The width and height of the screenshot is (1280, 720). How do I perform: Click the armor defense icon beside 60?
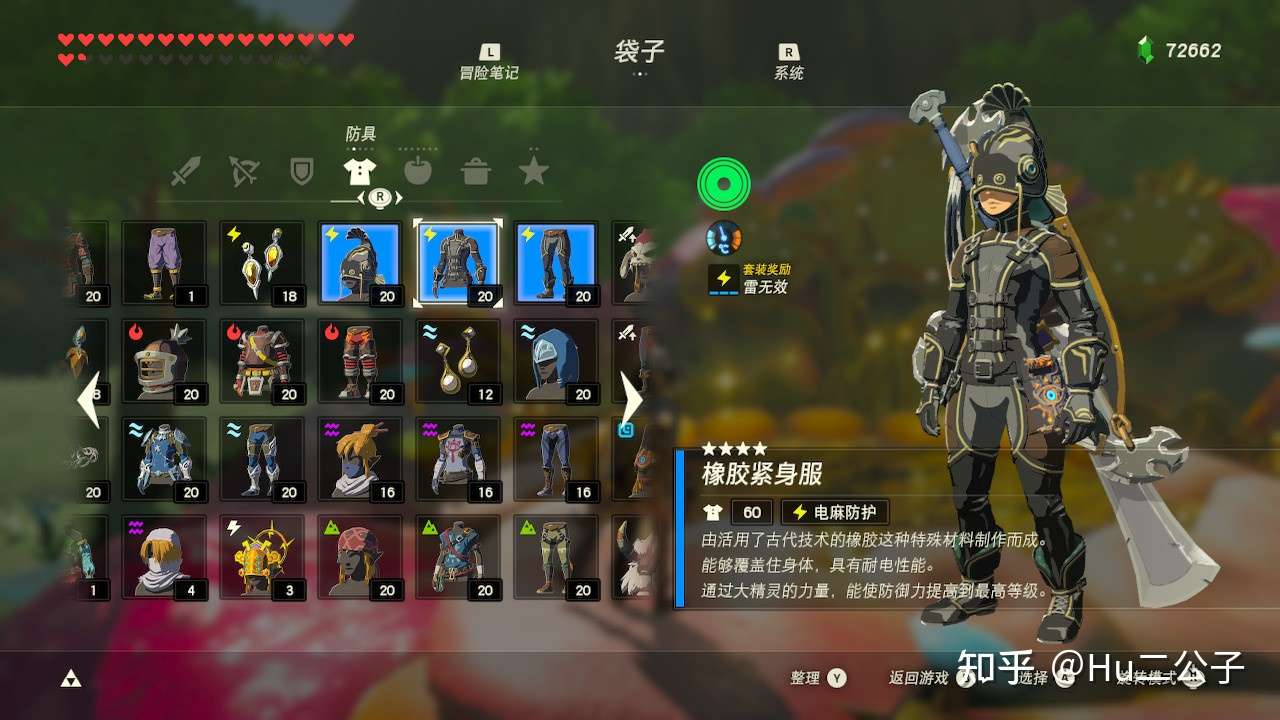tap(710, 511)
